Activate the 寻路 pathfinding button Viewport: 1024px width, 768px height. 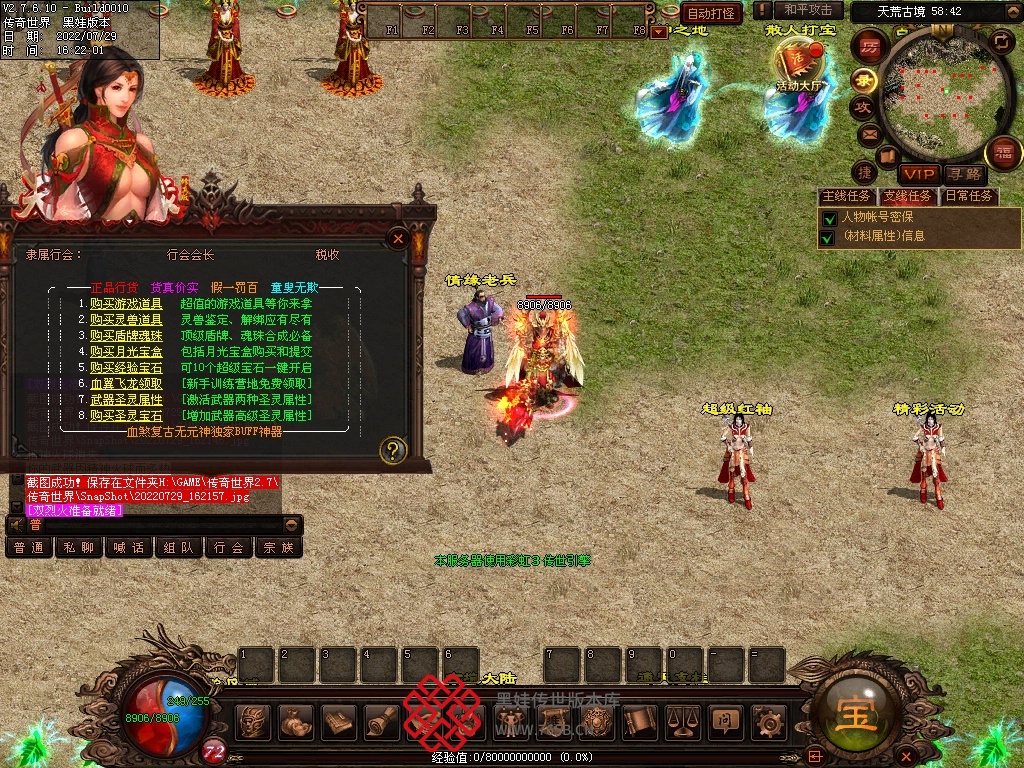pos(964,174)
